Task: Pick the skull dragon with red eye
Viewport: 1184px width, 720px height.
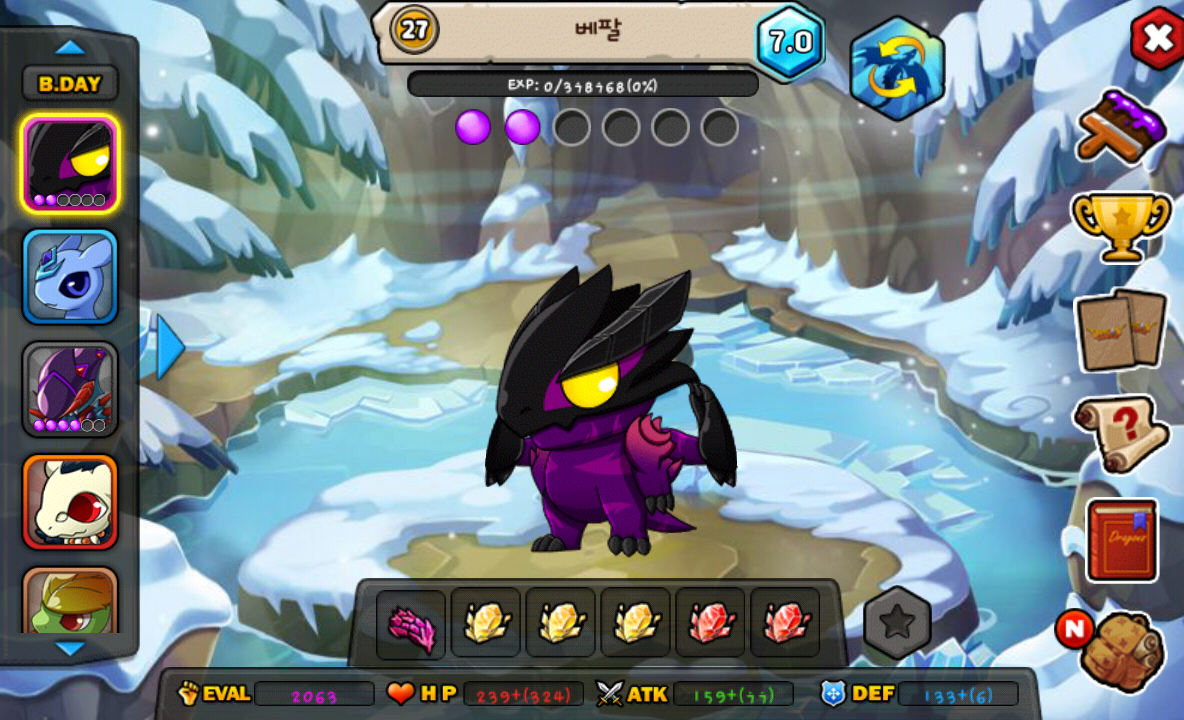Action: coord(70,502)
